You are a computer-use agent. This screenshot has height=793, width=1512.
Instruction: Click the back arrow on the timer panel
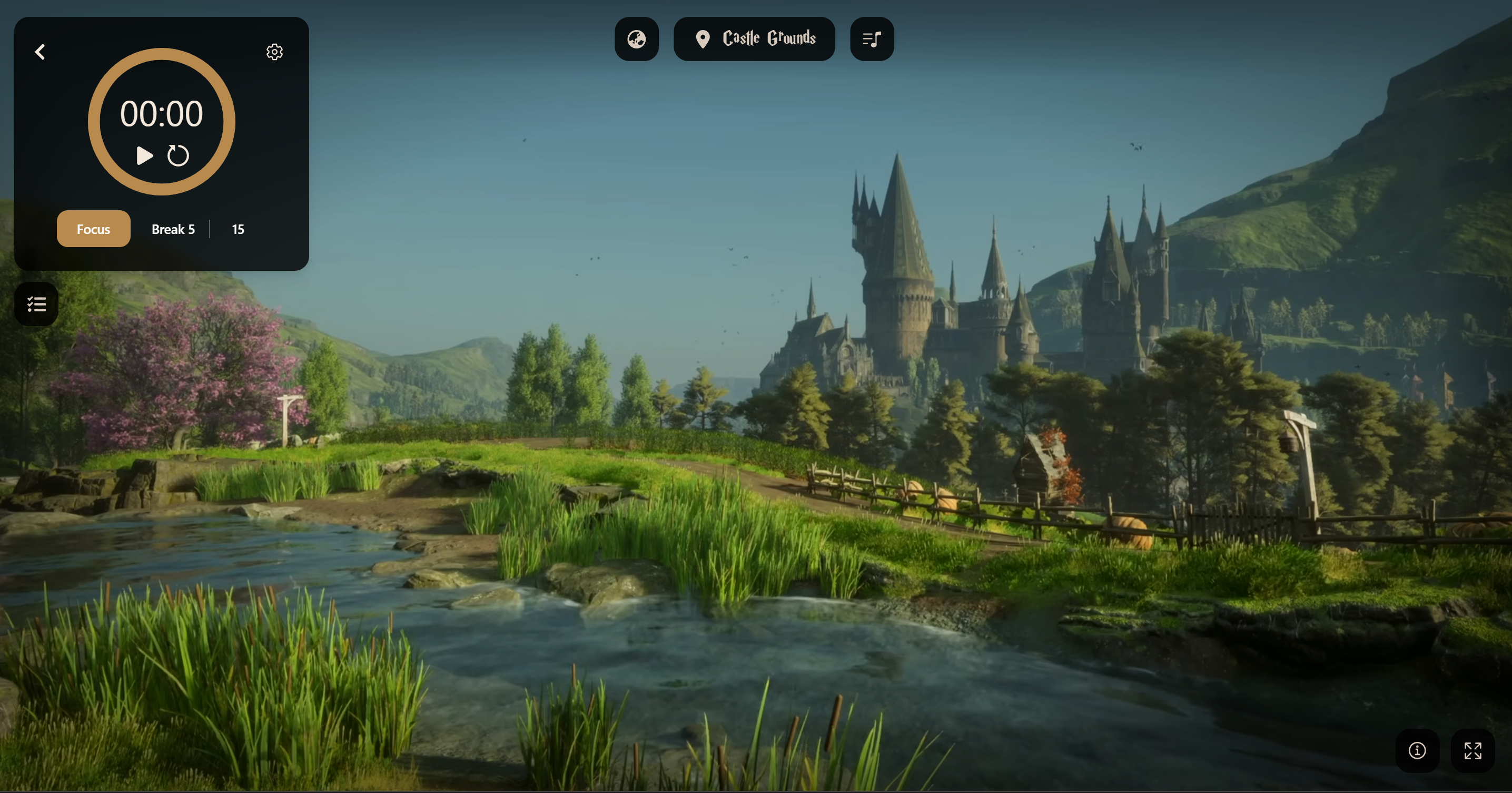[x=40, y=52]
